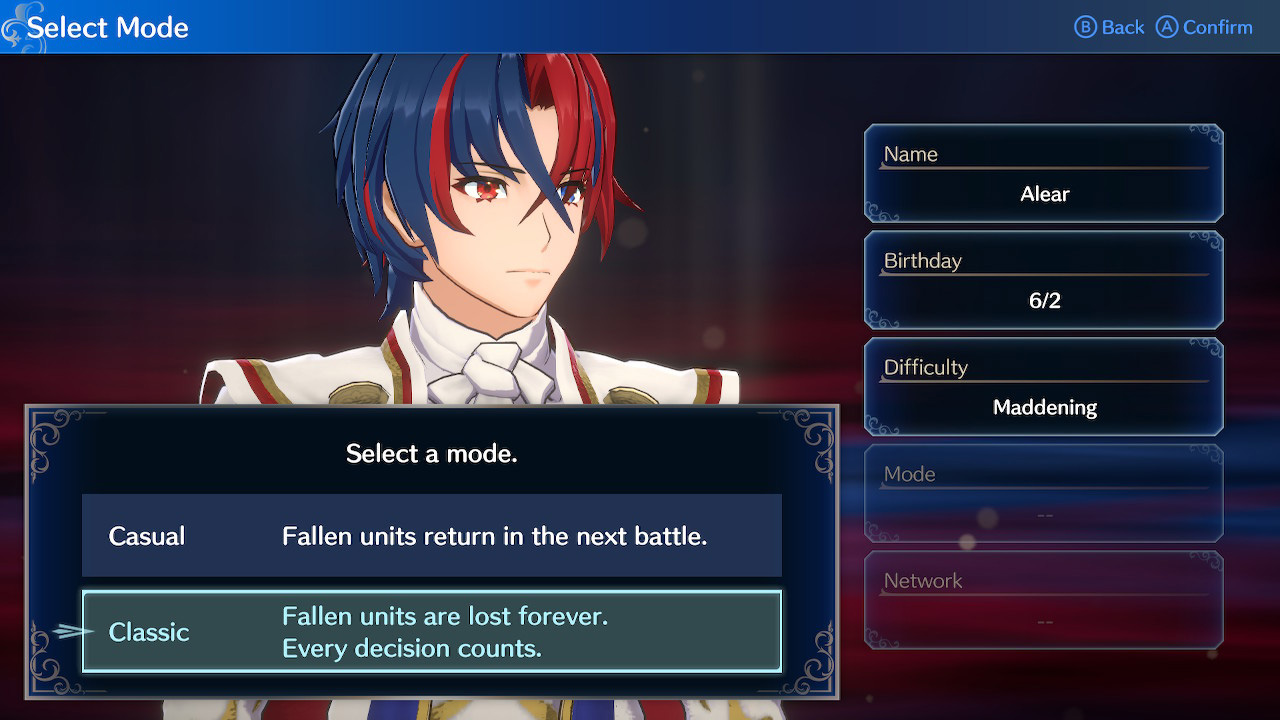The width and height of the screenshot is (1280, 720).
Task: Select the dimmed Mode summary panel
Action: 1044,494
